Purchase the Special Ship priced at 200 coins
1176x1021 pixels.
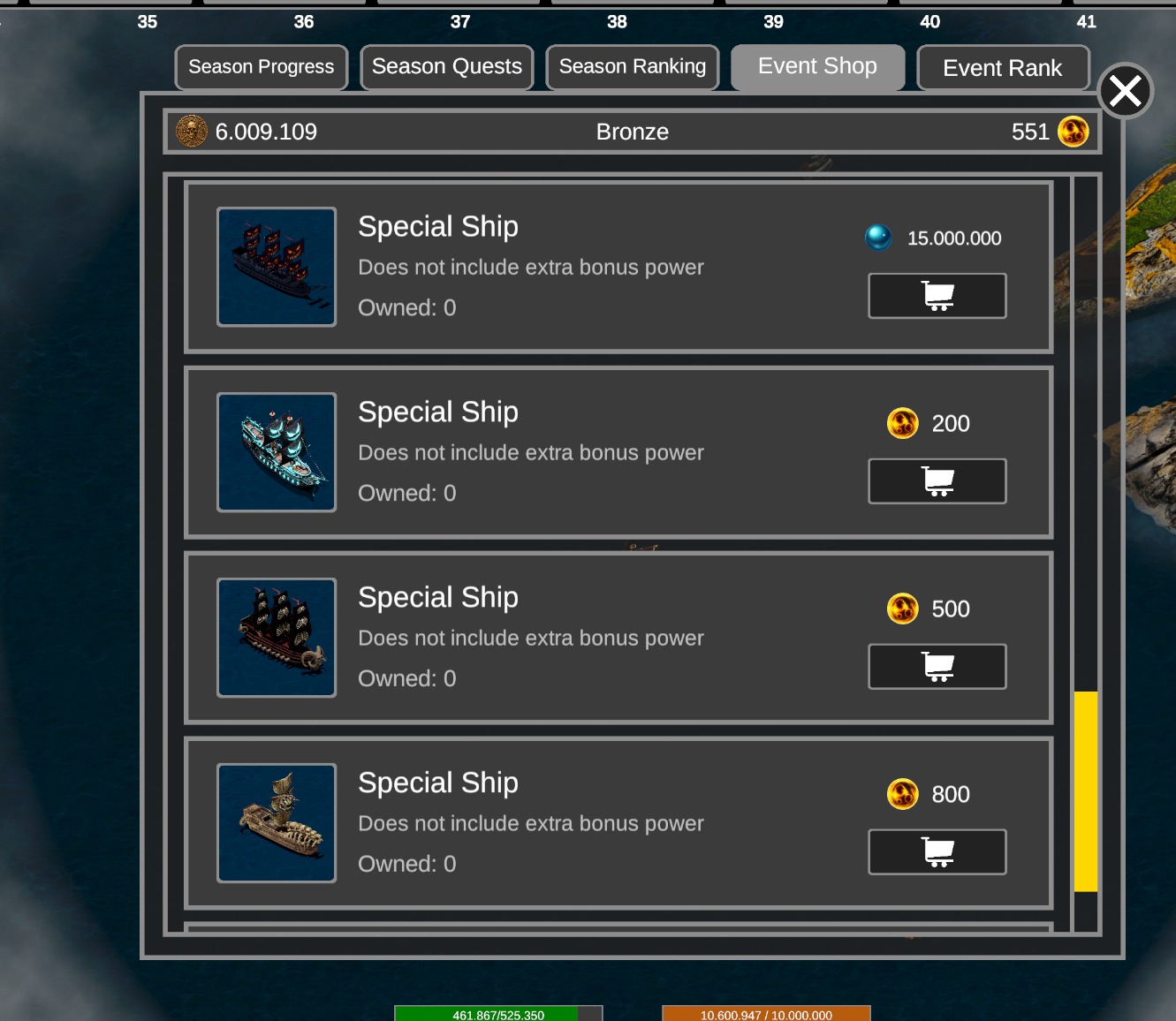(x=937, y=481)
